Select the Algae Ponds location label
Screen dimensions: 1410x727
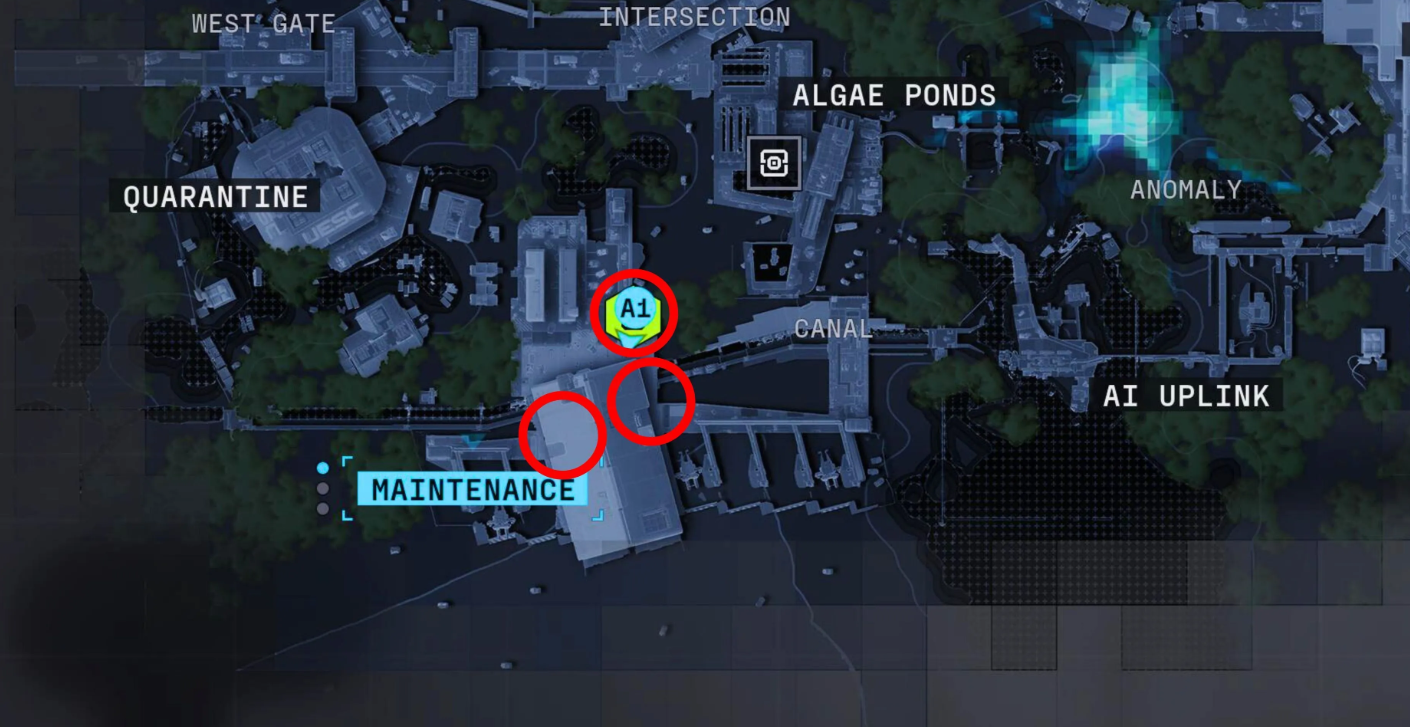point(894,96)
